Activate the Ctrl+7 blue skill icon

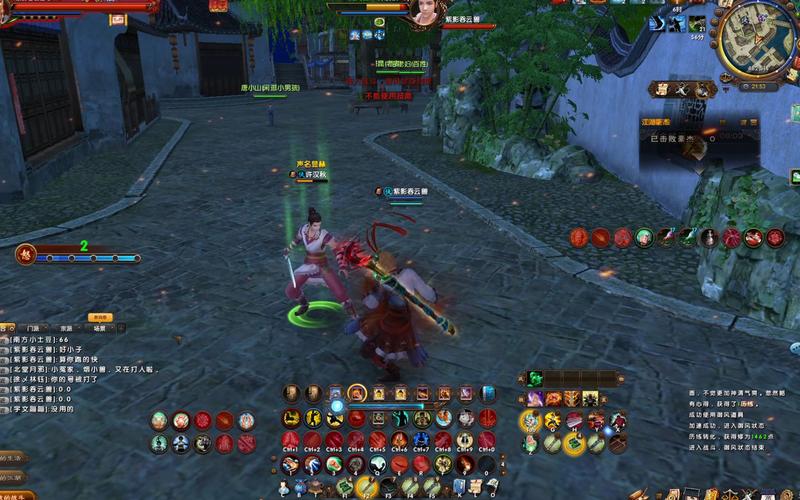422,441
